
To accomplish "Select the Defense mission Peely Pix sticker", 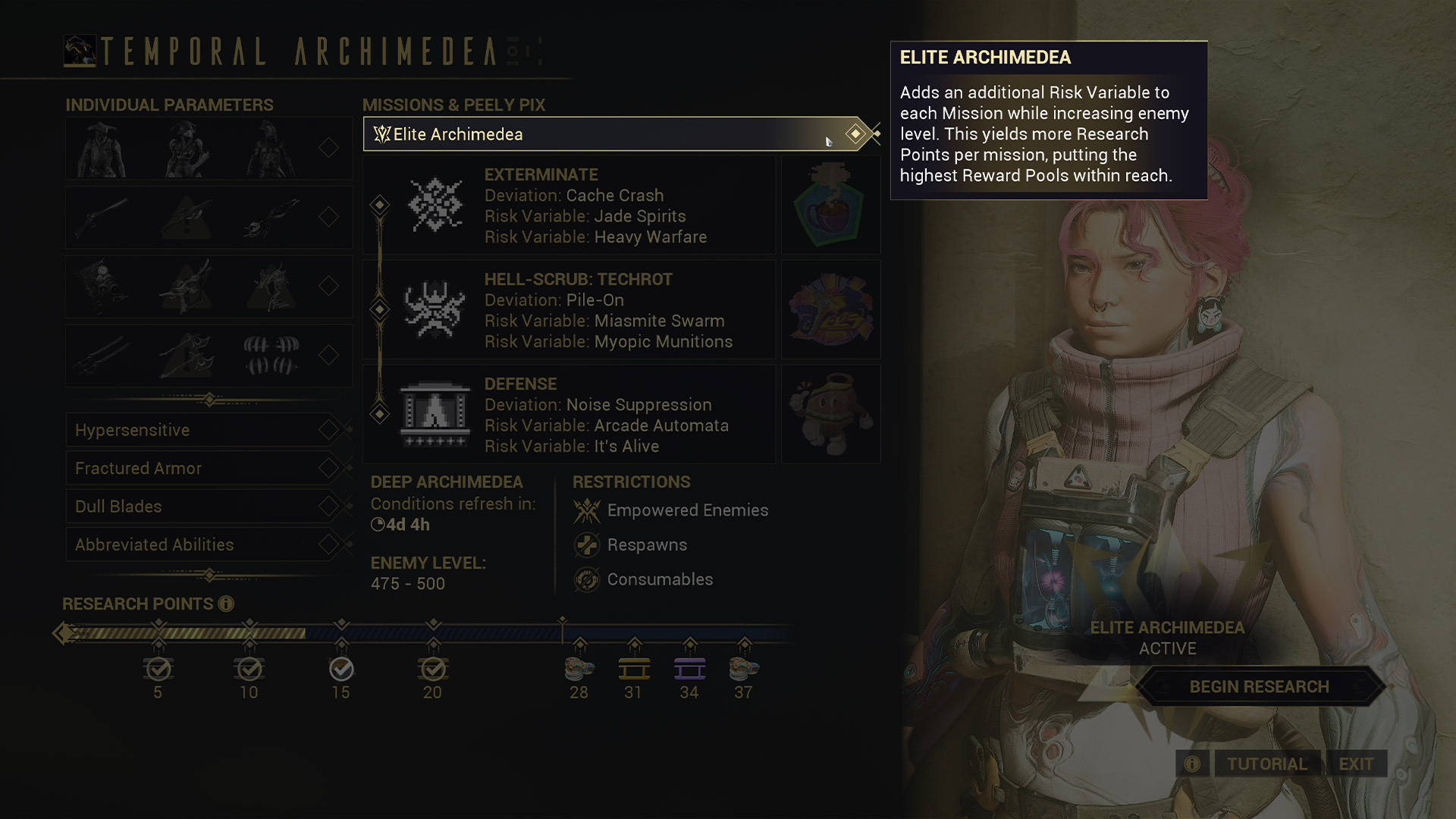I will coord(830,415).
